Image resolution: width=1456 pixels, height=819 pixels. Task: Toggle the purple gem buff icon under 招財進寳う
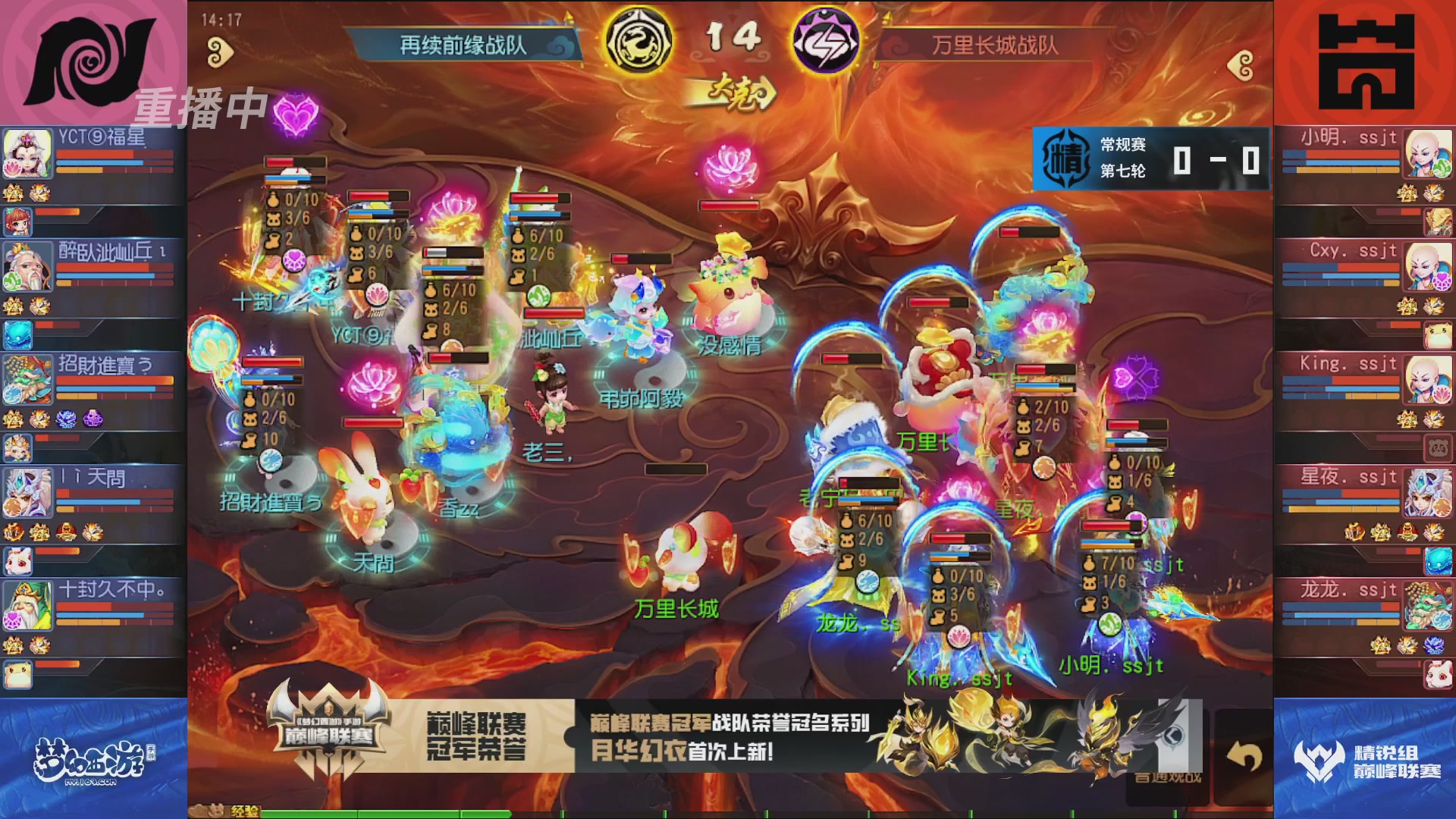93,417
